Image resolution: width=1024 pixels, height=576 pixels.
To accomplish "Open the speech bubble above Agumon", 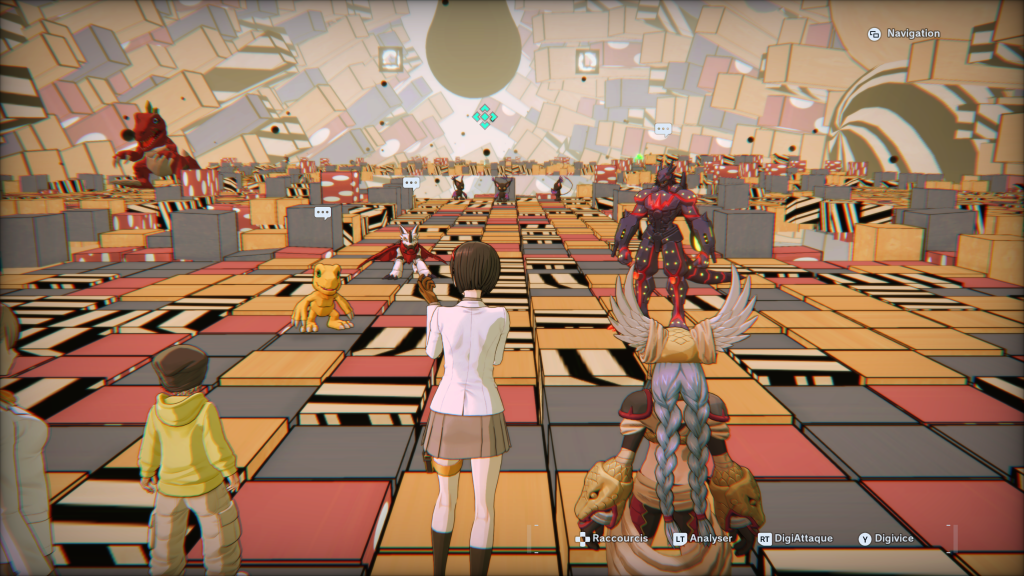I will coord(322,213).
